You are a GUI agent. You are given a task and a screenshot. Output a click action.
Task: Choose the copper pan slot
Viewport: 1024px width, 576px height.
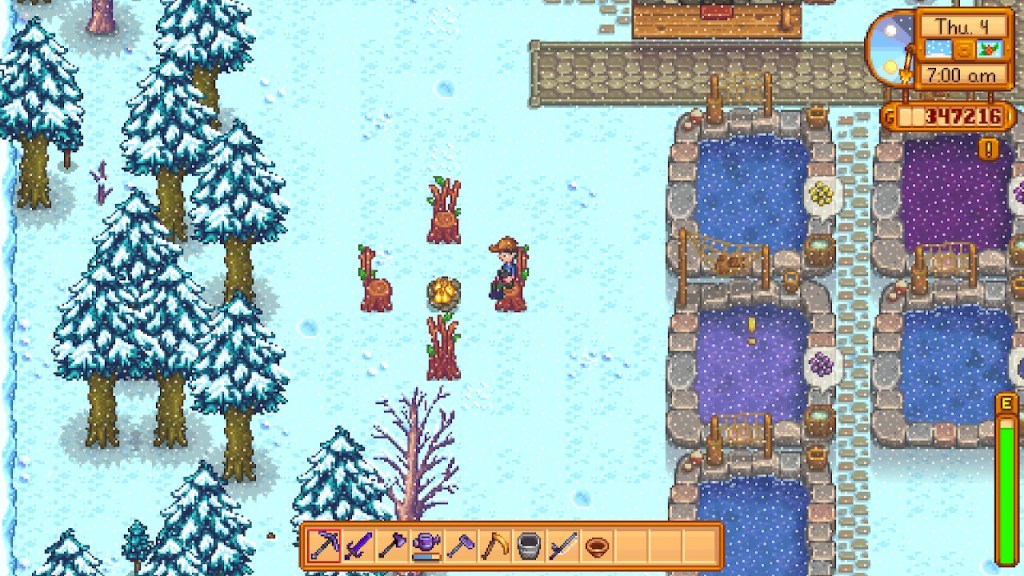(x=596, y=546)
